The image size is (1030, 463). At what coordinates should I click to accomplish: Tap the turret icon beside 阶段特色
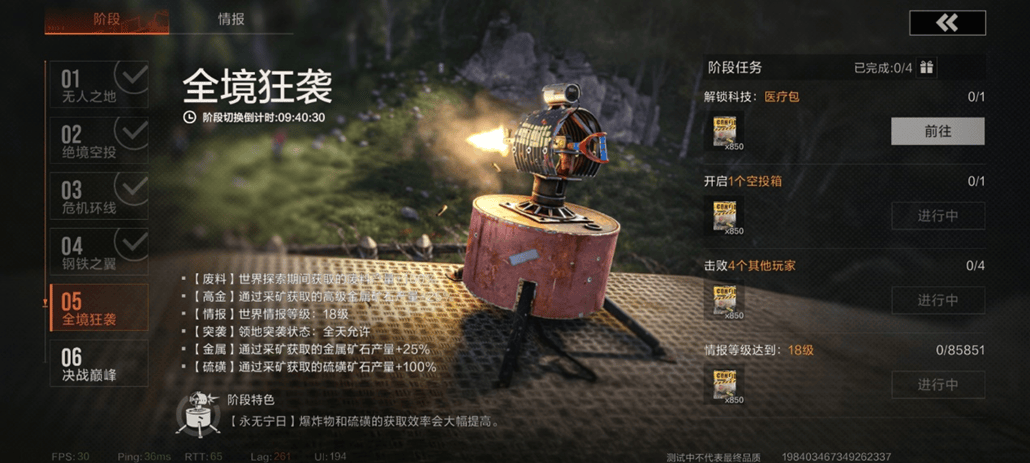click(x=197, y=411)
